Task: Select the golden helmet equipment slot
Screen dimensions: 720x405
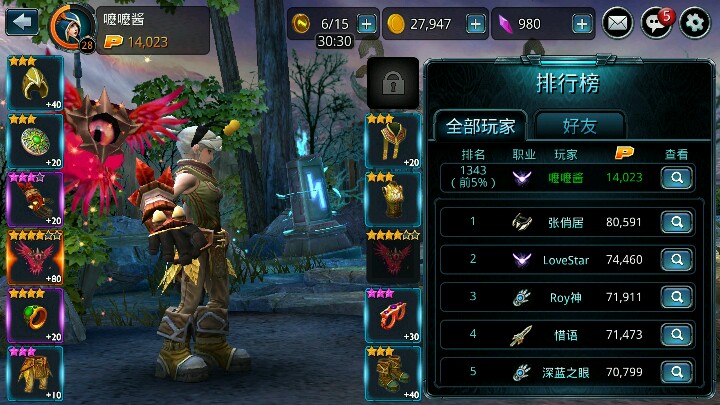Action: click(x=35, y=84)
